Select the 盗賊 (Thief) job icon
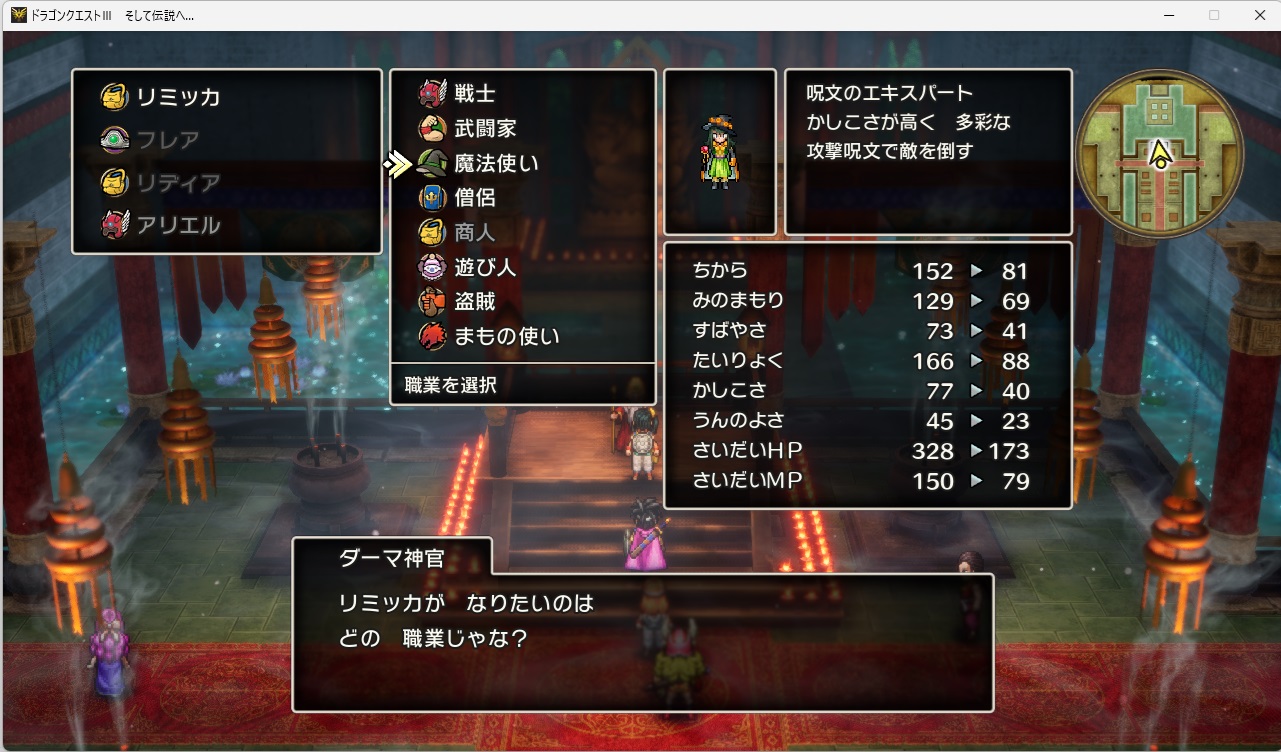The width and height of the screenshot is (1281, 752). coord(434,301)
